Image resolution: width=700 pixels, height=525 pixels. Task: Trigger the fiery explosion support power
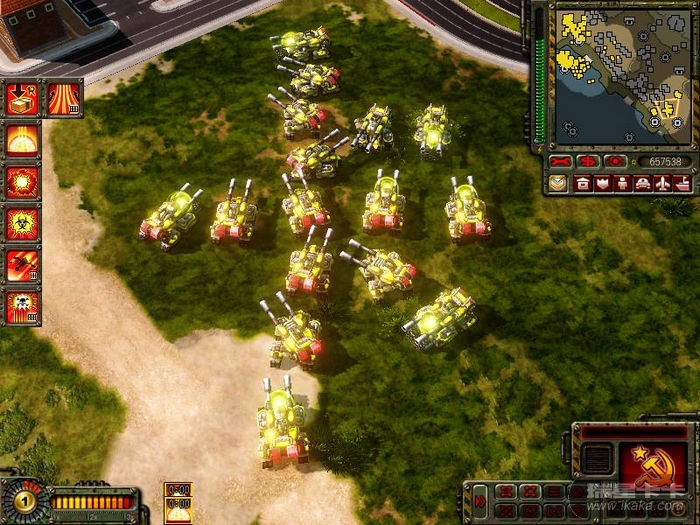pos(22,181)
